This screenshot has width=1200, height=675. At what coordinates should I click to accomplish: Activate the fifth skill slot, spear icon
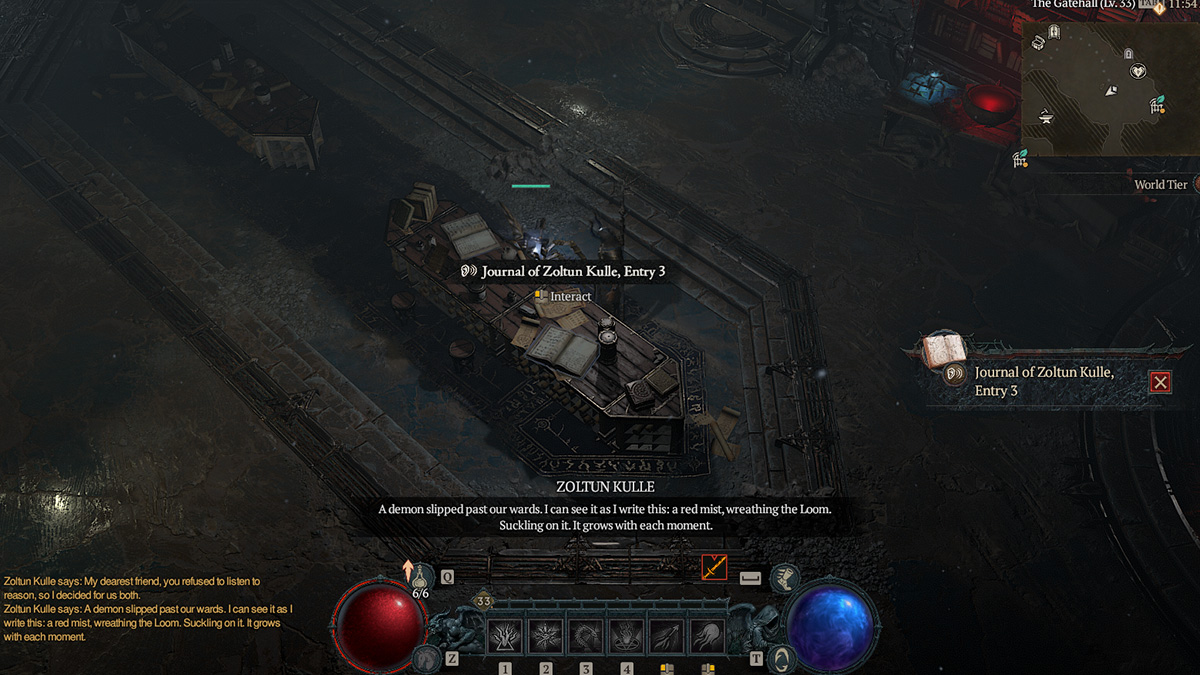[x=667, y=636]
